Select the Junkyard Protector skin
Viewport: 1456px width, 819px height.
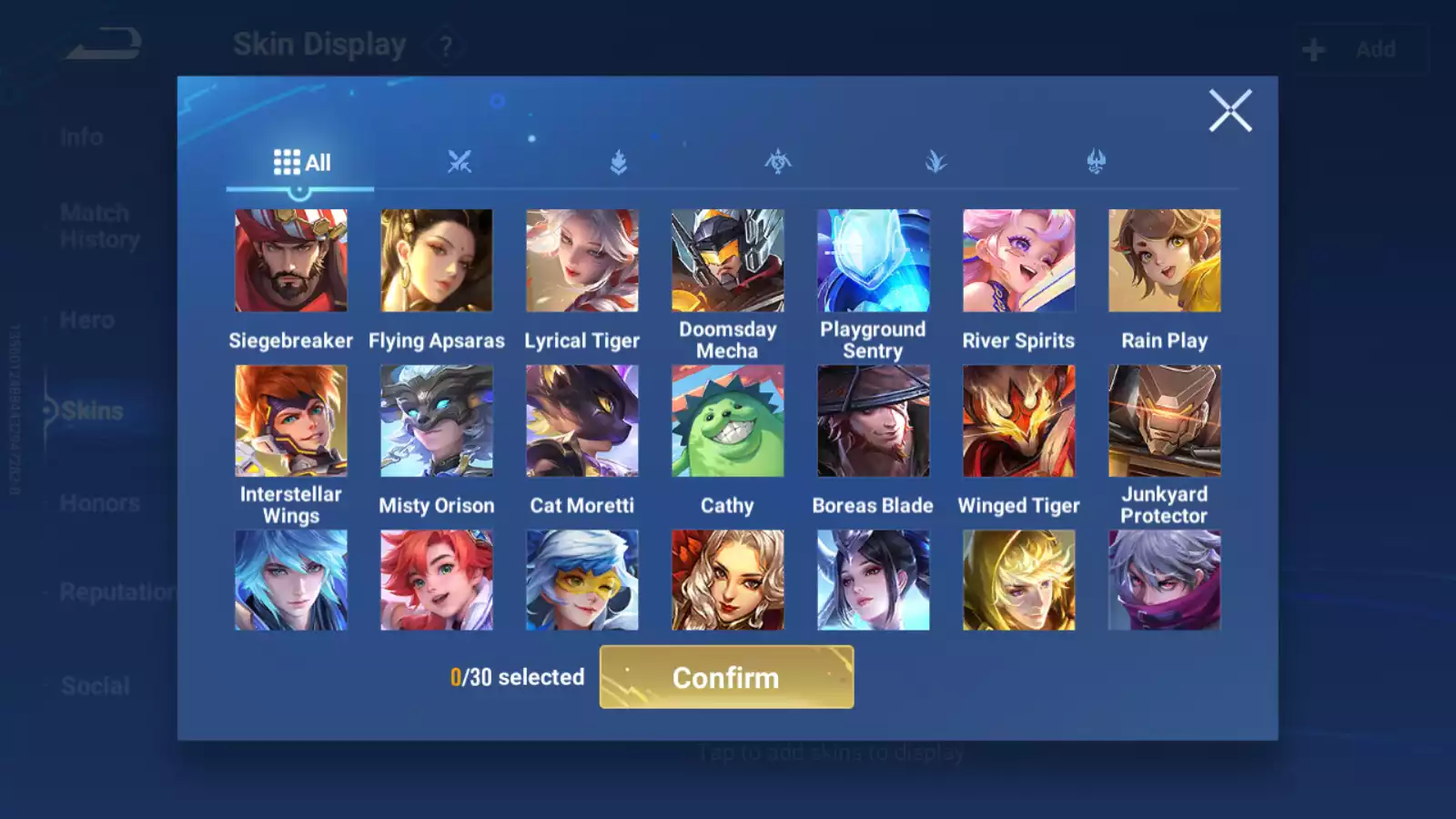[x=1165, y=421]
